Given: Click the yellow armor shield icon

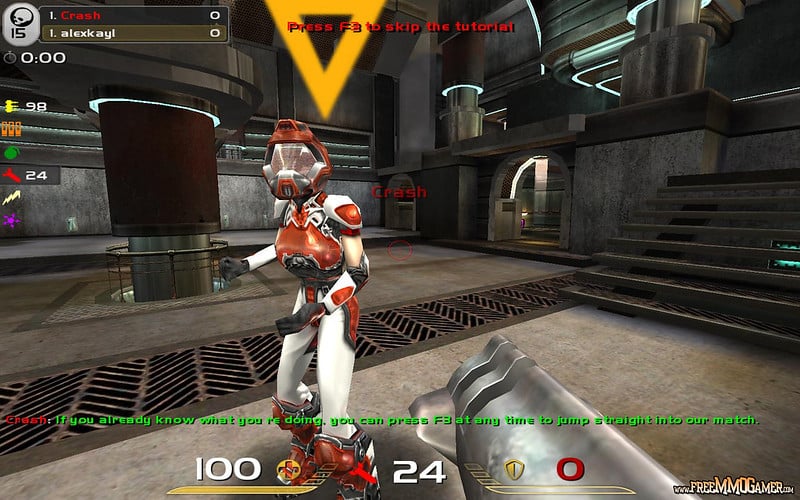Looking at the screenshot, I should (515, 470).
